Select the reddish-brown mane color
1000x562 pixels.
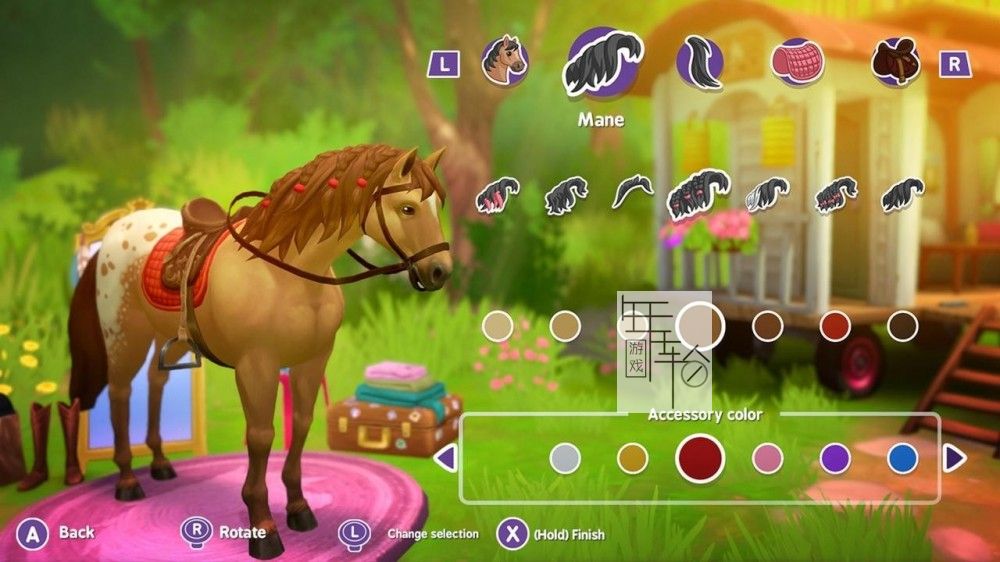[835, 325]
